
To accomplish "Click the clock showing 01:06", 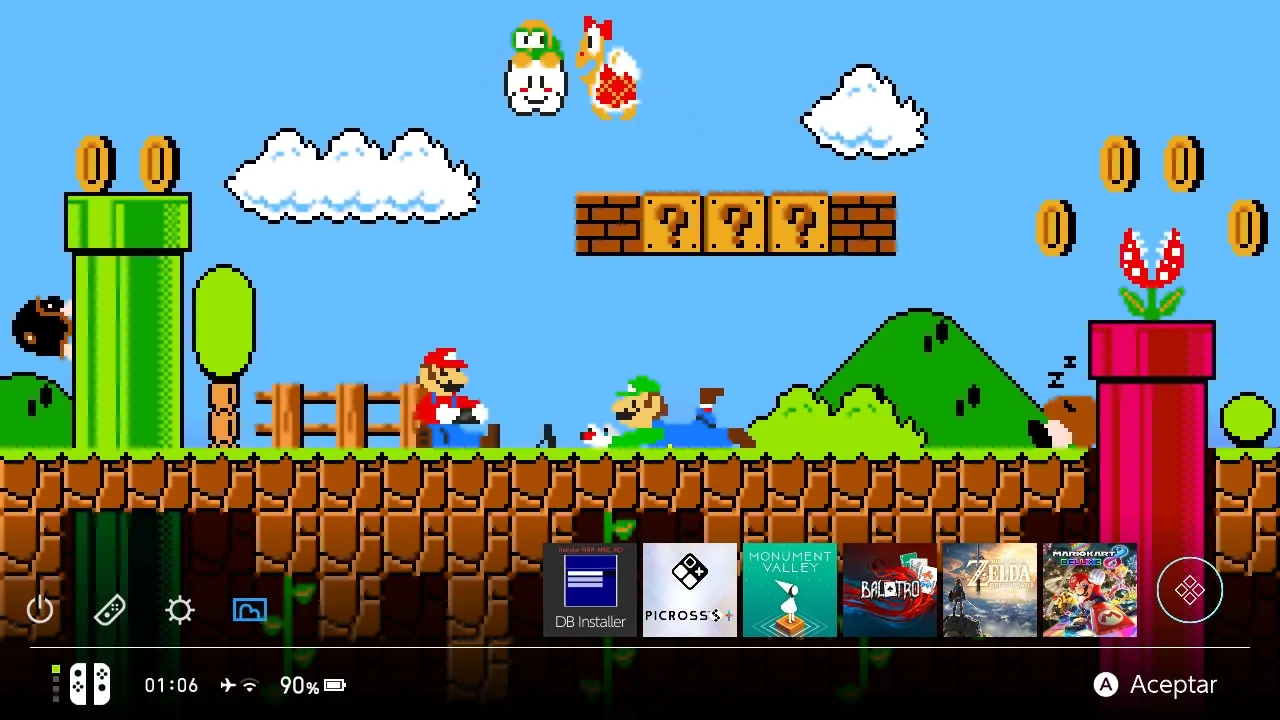I will pos(171,685).
